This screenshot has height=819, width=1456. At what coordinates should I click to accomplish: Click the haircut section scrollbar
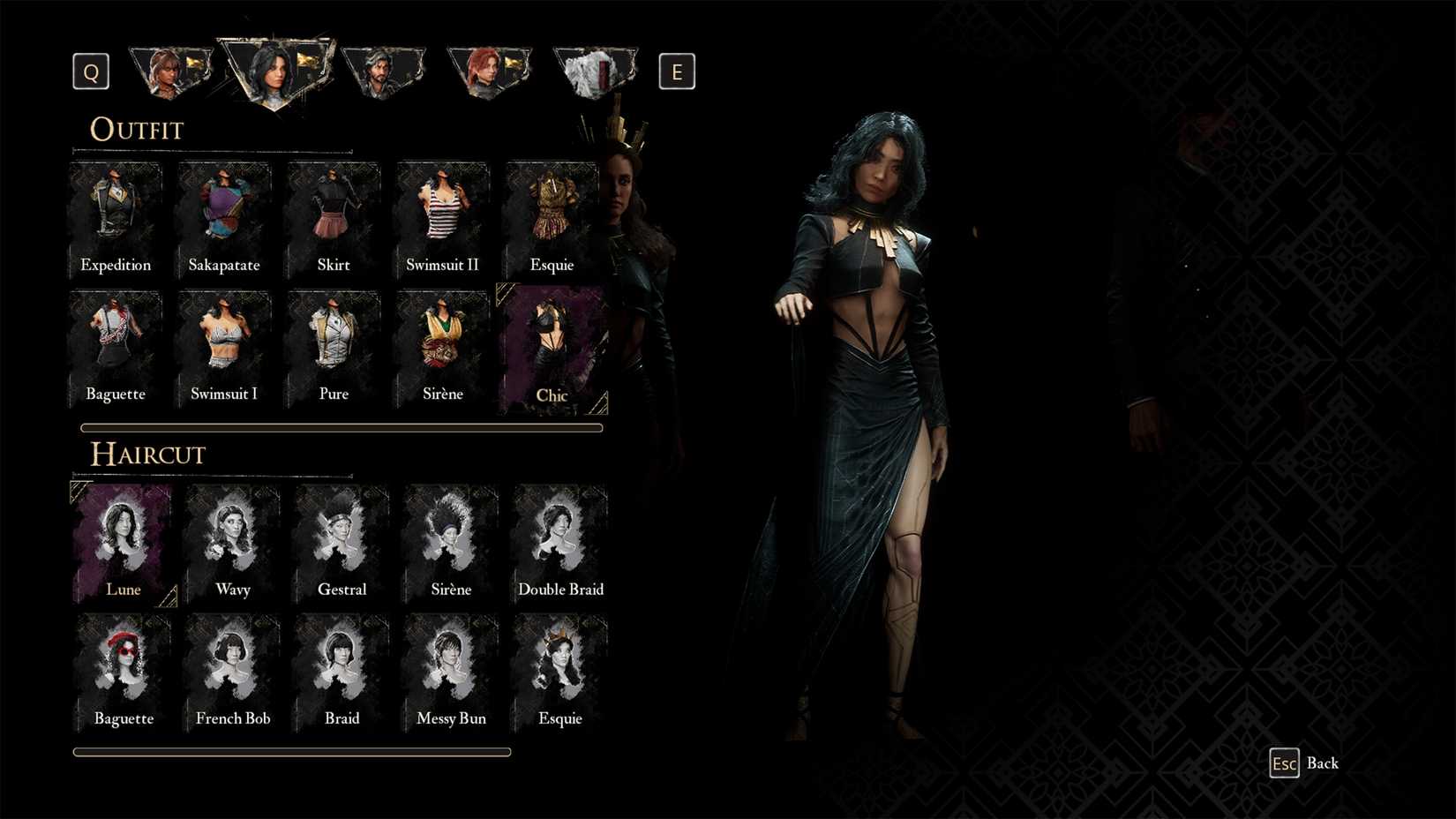291,751
